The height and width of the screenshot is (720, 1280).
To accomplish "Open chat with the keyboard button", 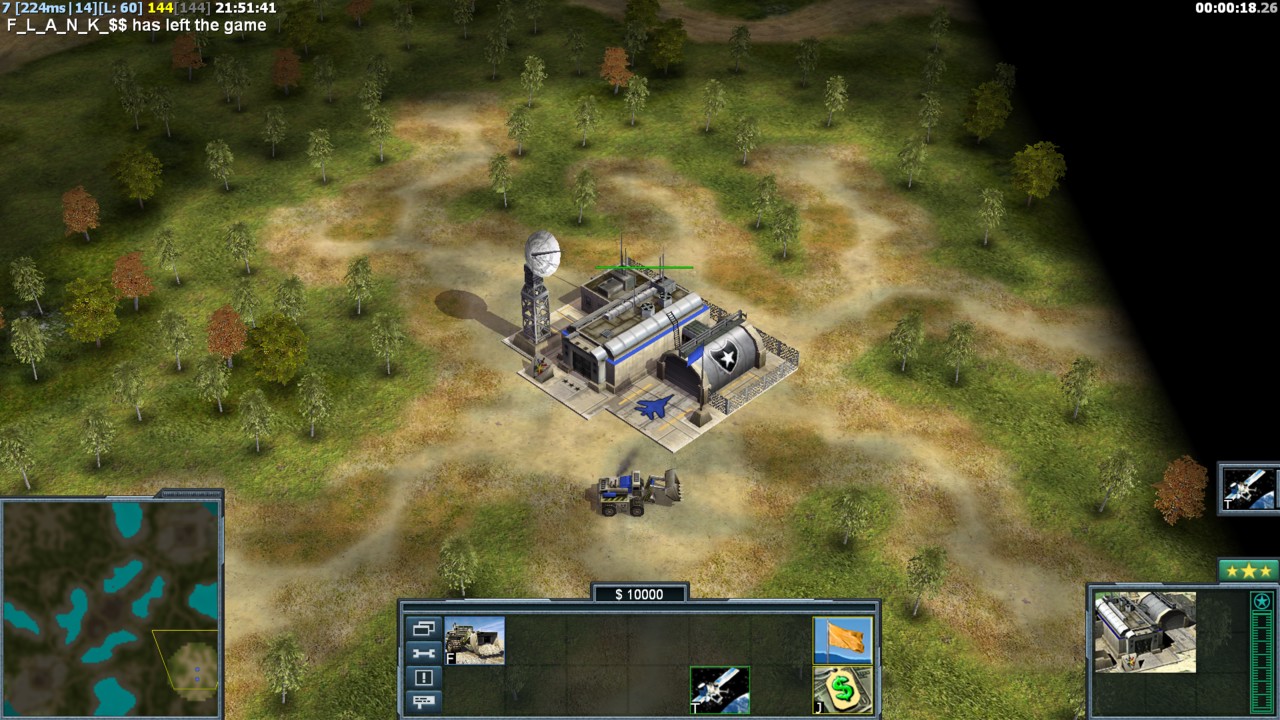I will click(x=422, y=702).
